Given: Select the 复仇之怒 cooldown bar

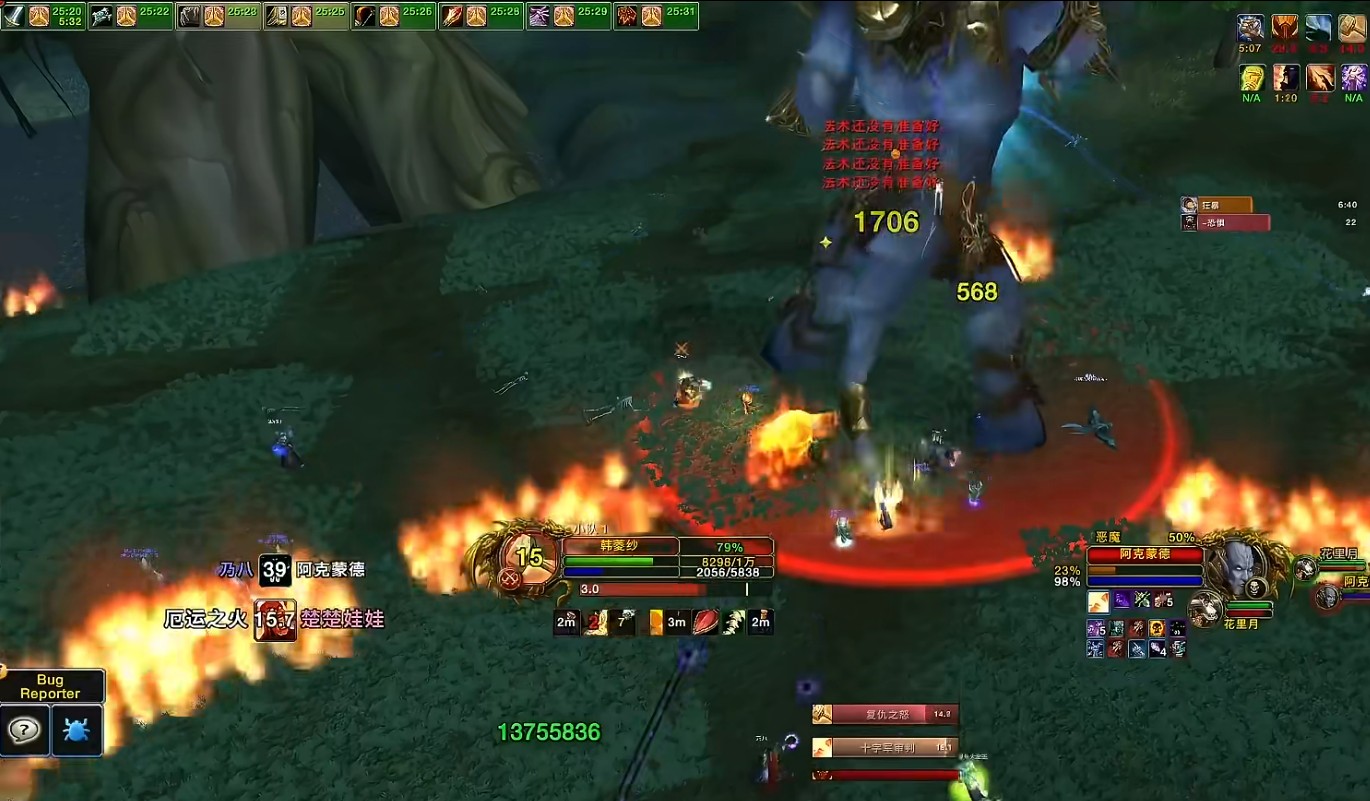Looking at the screenshot, I should pos(885,714).
